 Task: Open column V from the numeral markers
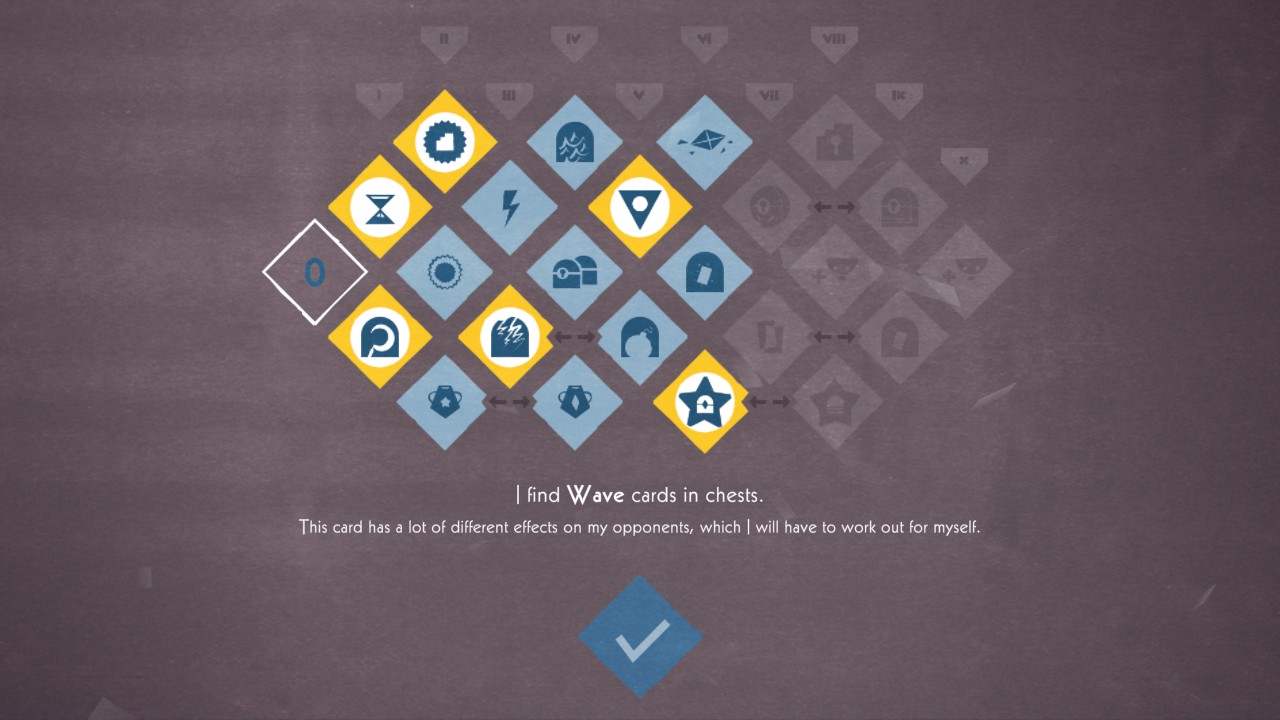tap(641, 95)
